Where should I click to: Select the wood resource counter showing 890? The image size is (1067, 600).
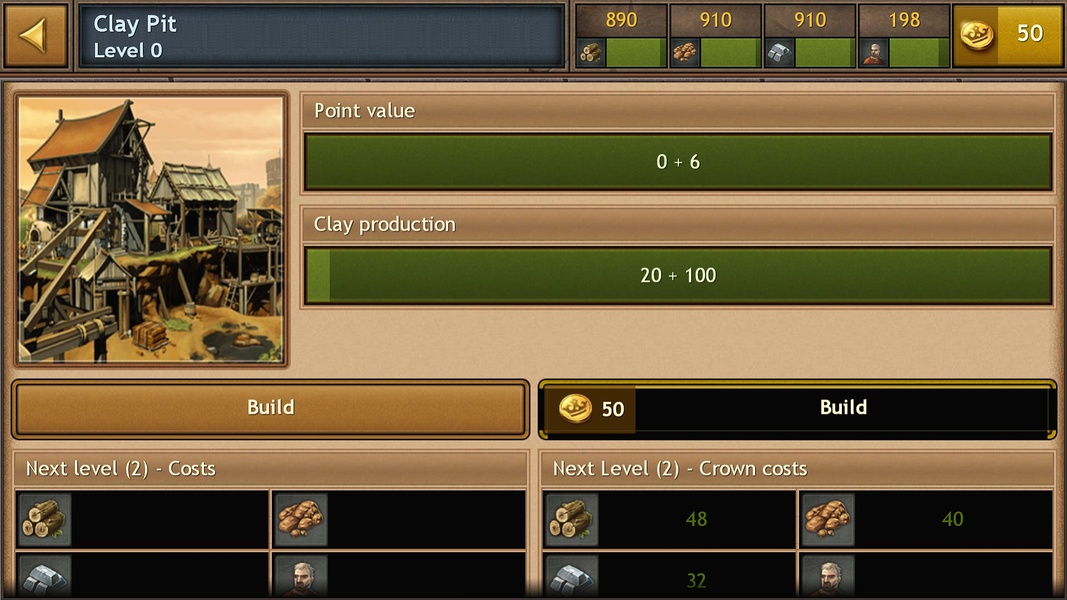(621, 36)
